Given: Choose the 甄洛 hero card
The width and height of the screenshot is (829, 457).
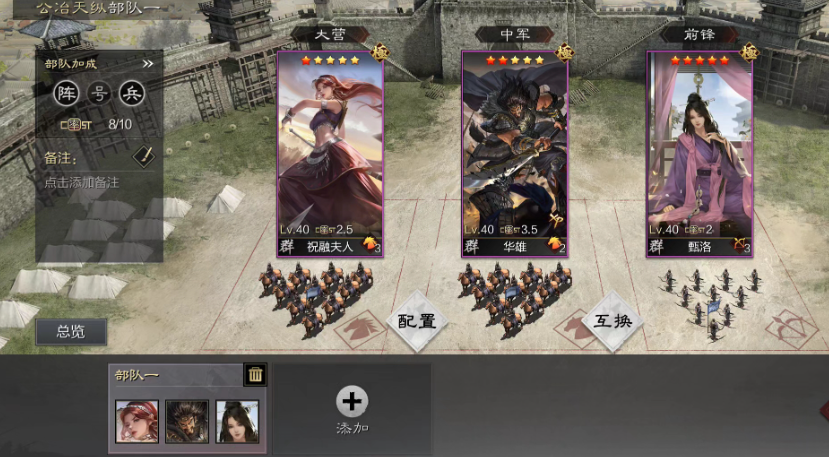Looking at the screenshot, I should pos(699,150).
